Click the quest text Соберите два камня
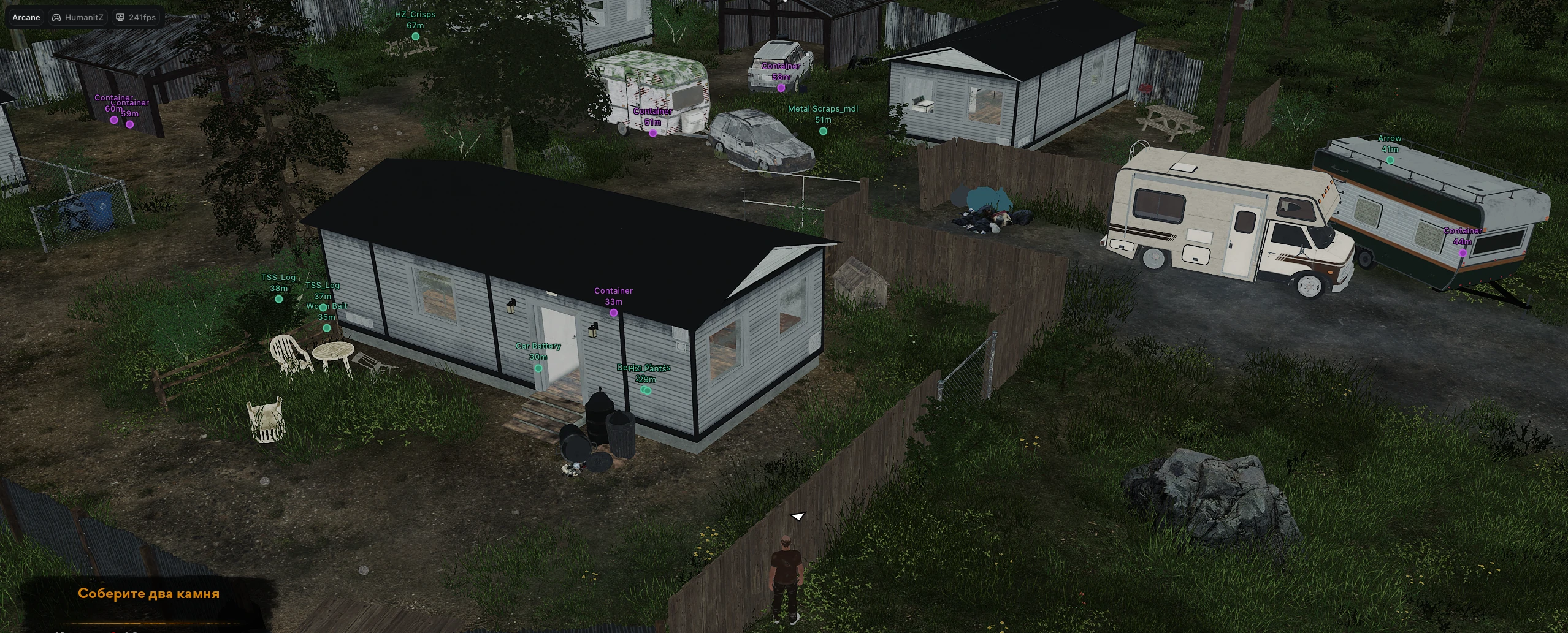The height and width of the screenshot is (633, 1568). coord(150,593)
